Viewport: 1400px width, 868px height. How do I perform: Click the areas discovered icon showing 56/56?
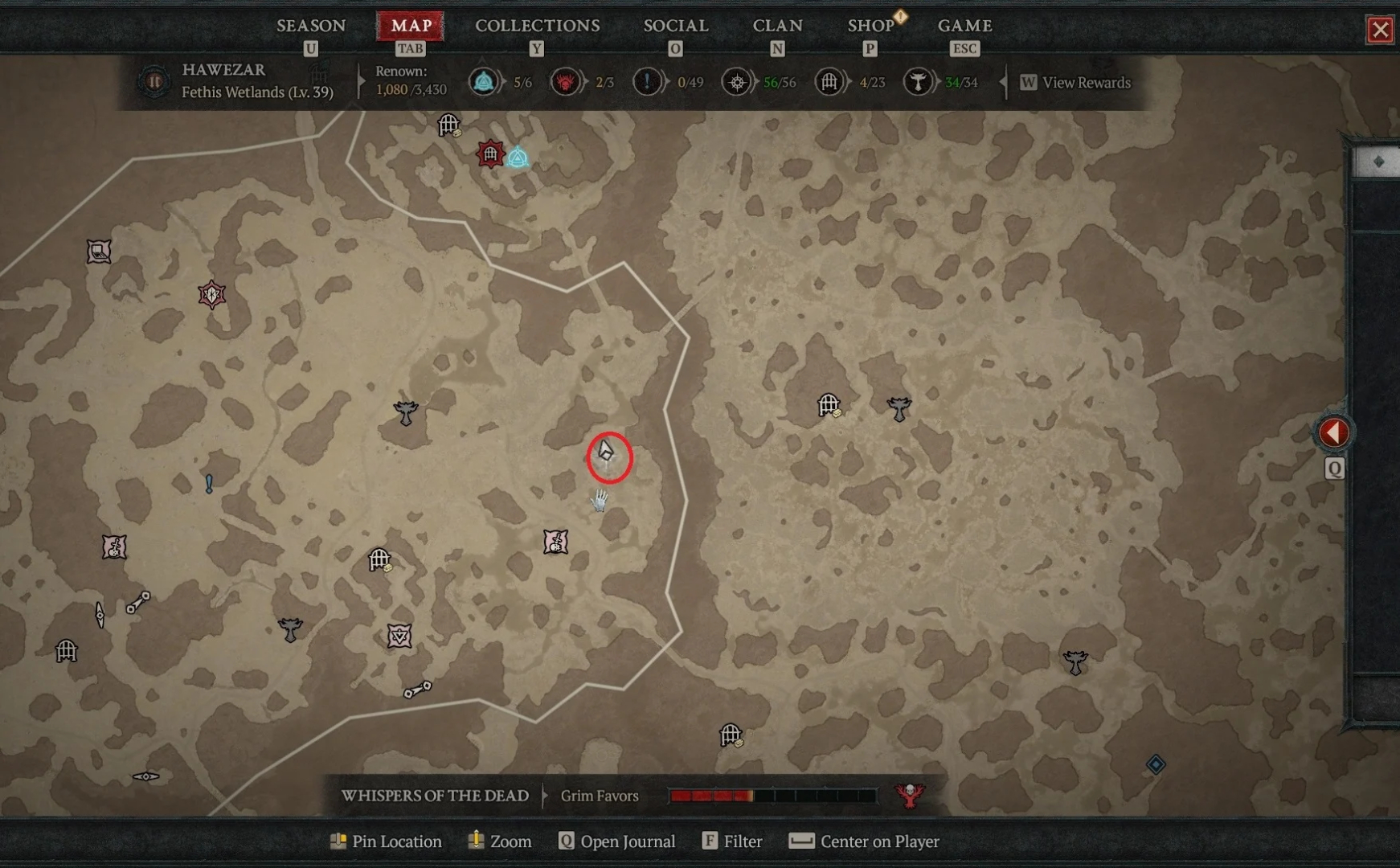click(x=739, y=81)
